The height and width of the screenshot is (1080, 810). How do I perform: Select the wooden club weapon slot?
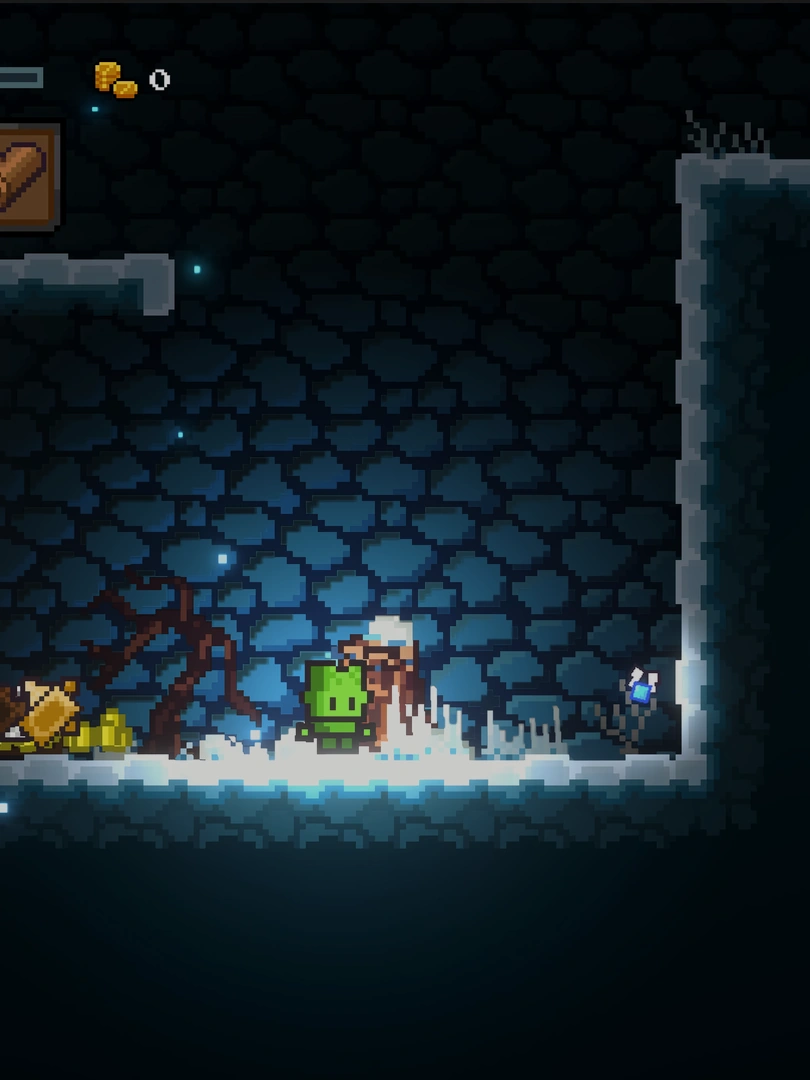click(24, 178)
